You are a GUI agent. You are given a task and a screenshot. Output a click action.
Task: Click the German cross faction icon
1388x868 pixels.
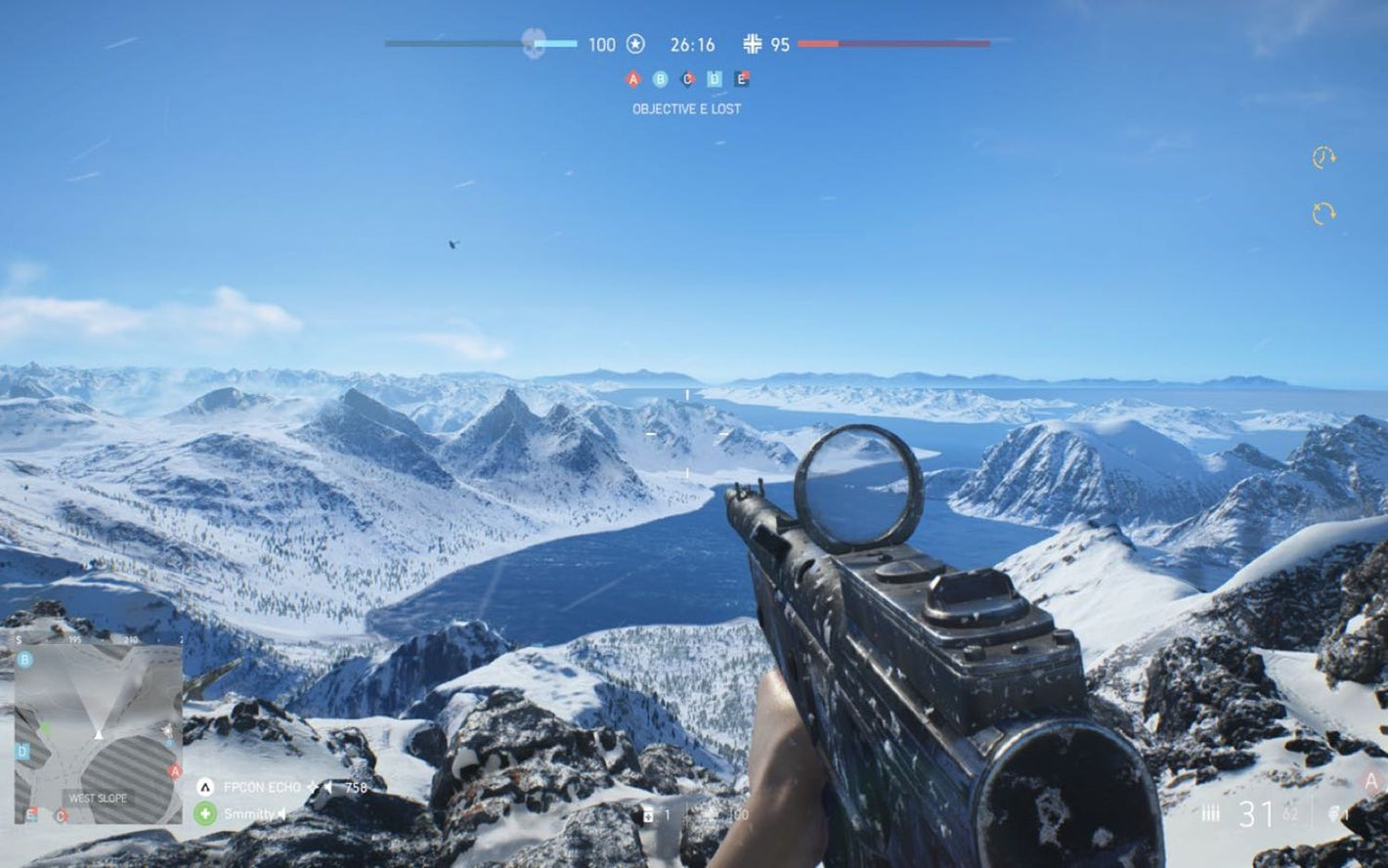click(752, 44)
